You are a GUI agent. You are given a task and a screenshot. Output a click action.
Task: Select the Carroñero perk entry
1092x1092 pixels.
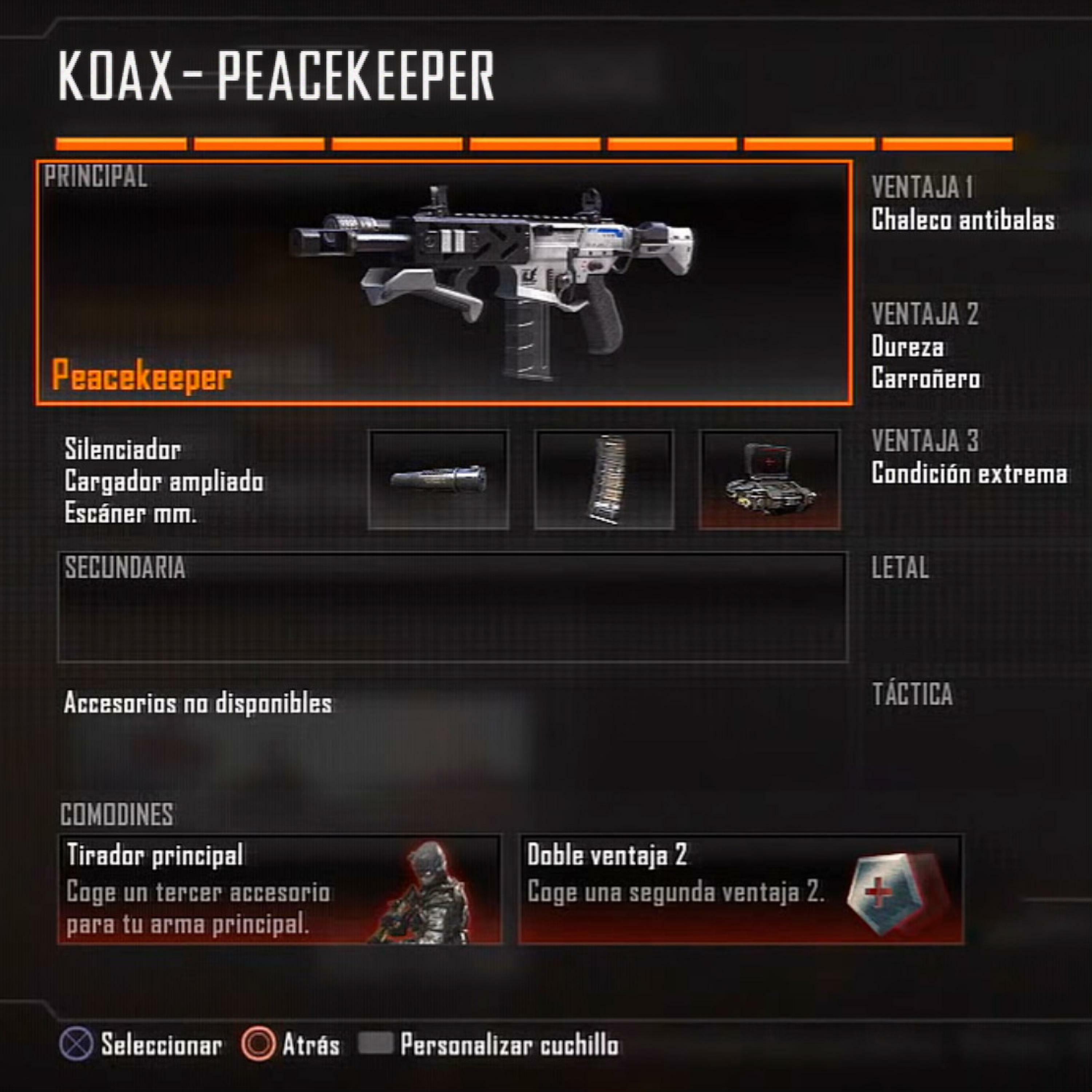(x=925, y=378)
